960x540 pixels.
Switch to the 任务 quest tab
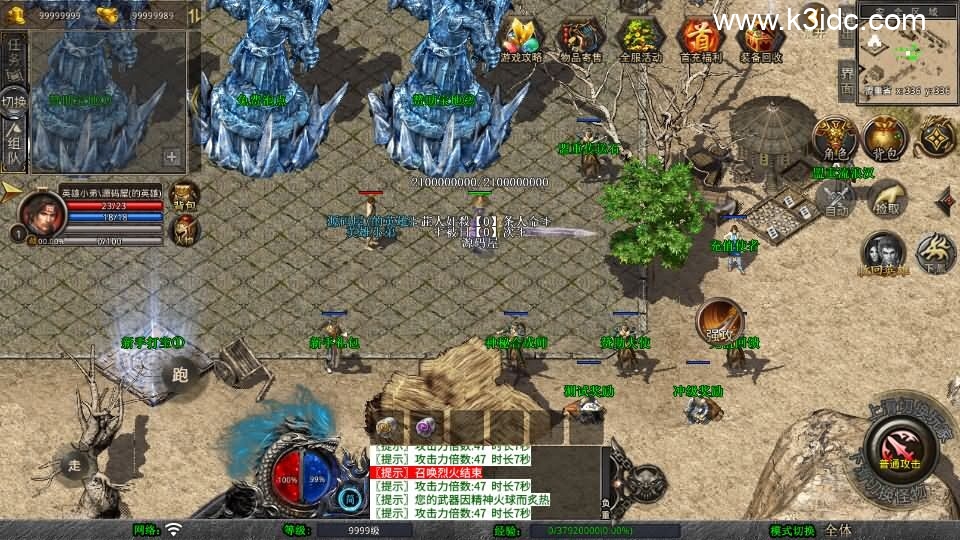(14, 52)
